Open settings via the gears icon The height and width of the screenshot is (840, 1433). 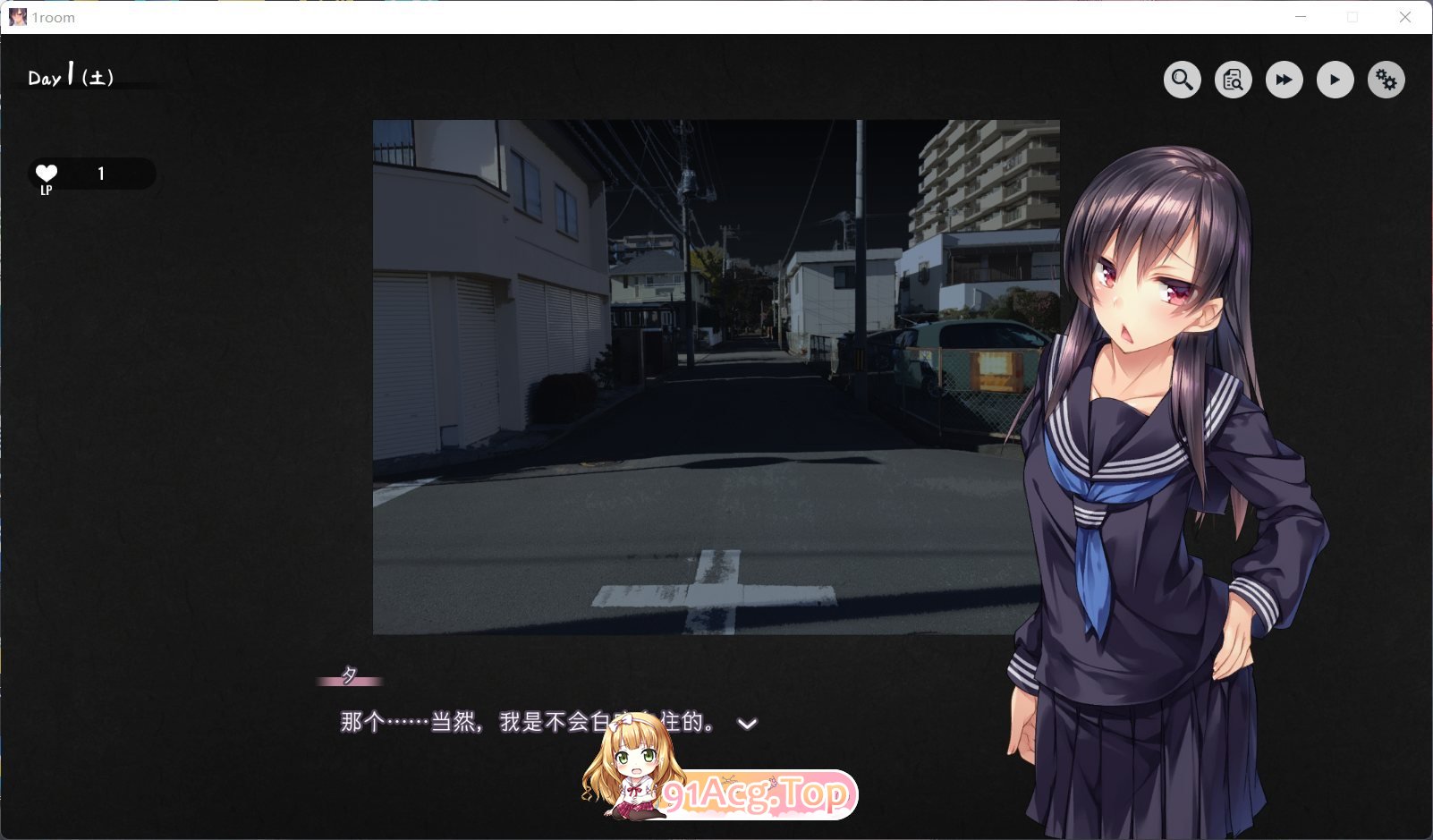1386,81
